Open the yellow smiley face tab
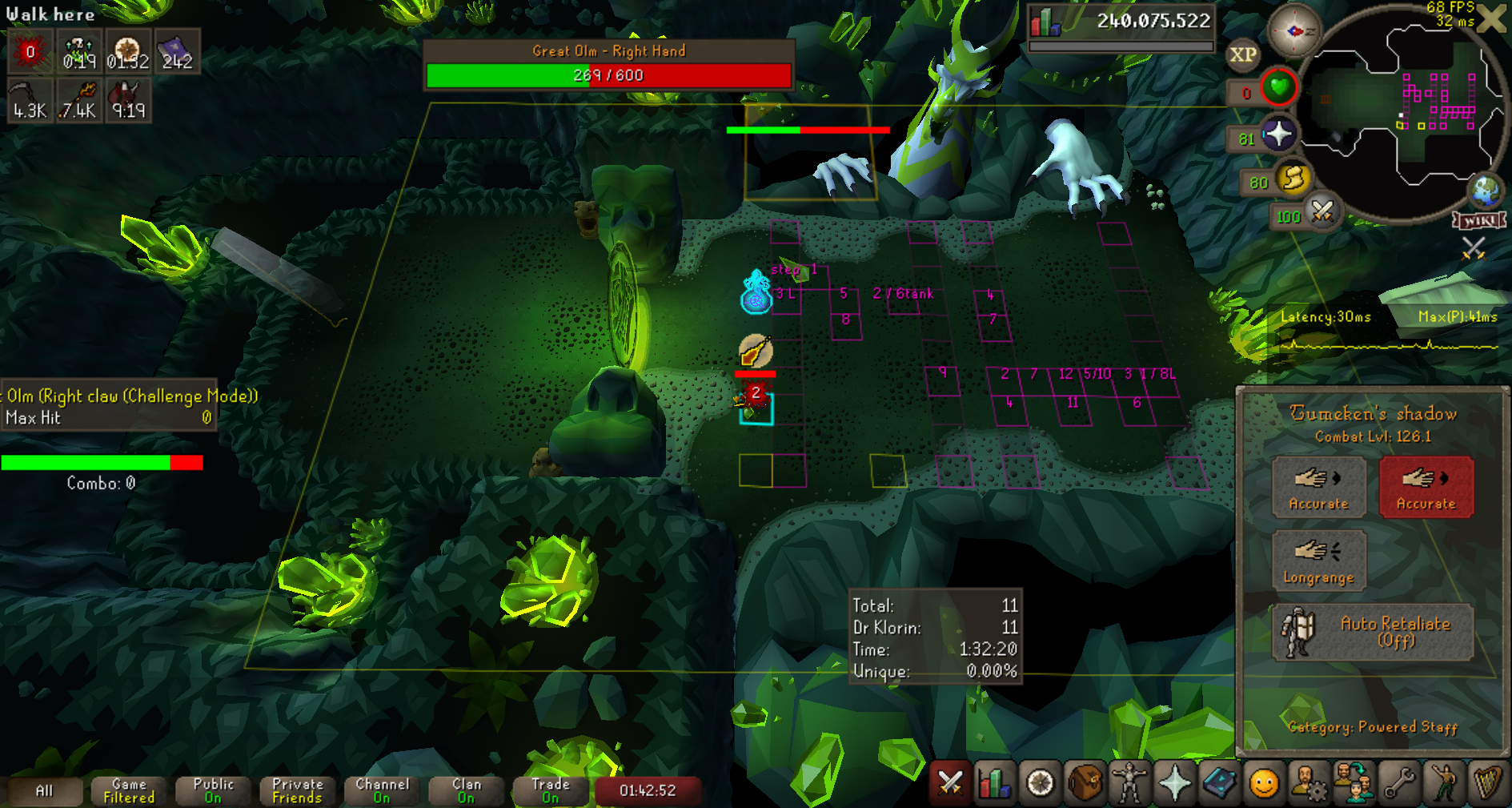This screenshot has height=808, width=1512. coord(1264,783)
